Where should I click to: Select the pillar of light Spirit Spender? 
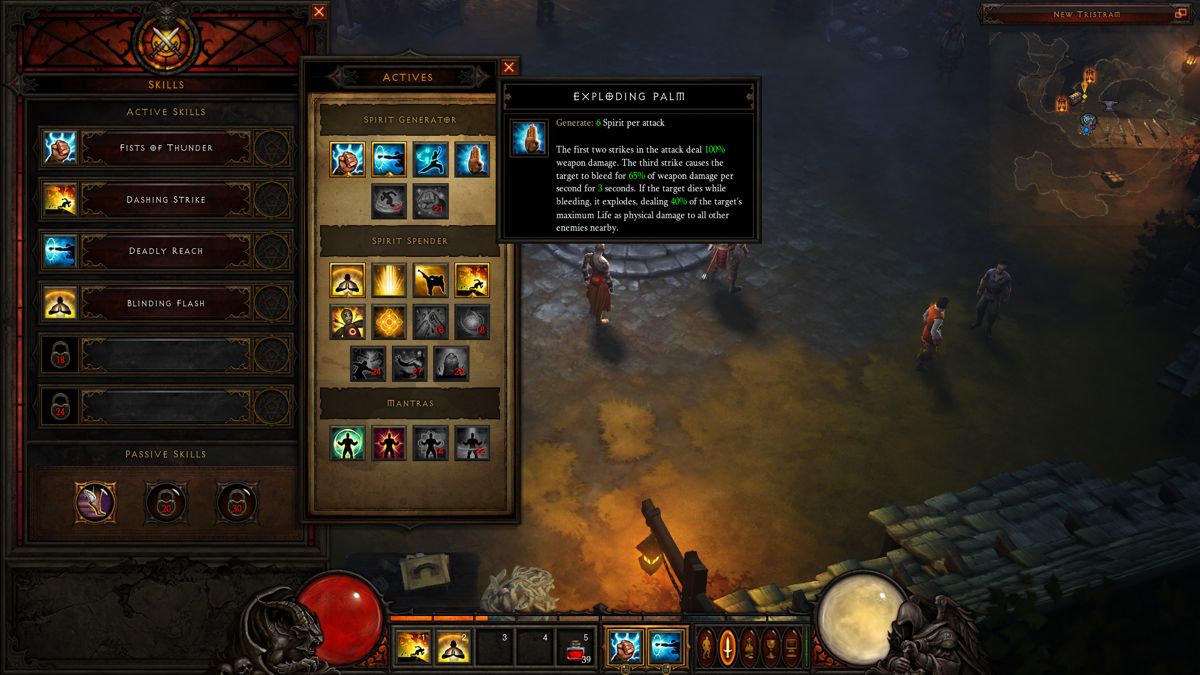point(389,281)
